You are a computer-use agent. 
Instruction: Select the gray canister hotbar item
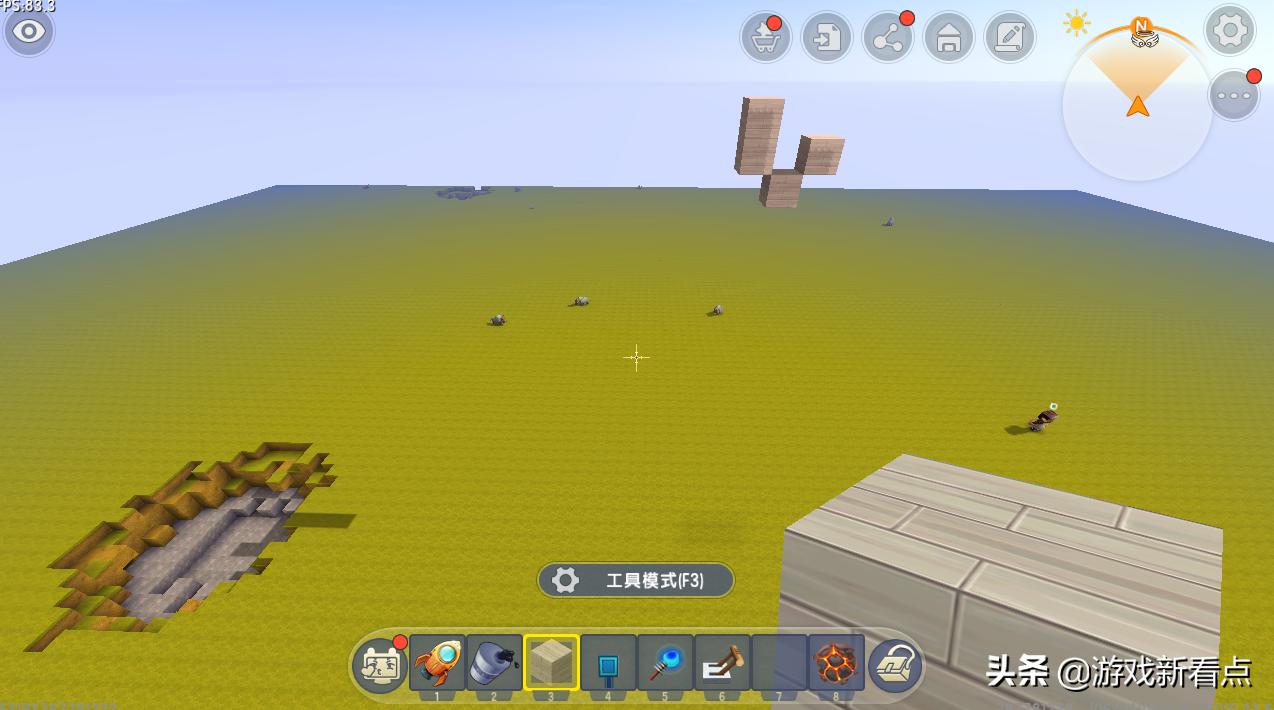494,662
